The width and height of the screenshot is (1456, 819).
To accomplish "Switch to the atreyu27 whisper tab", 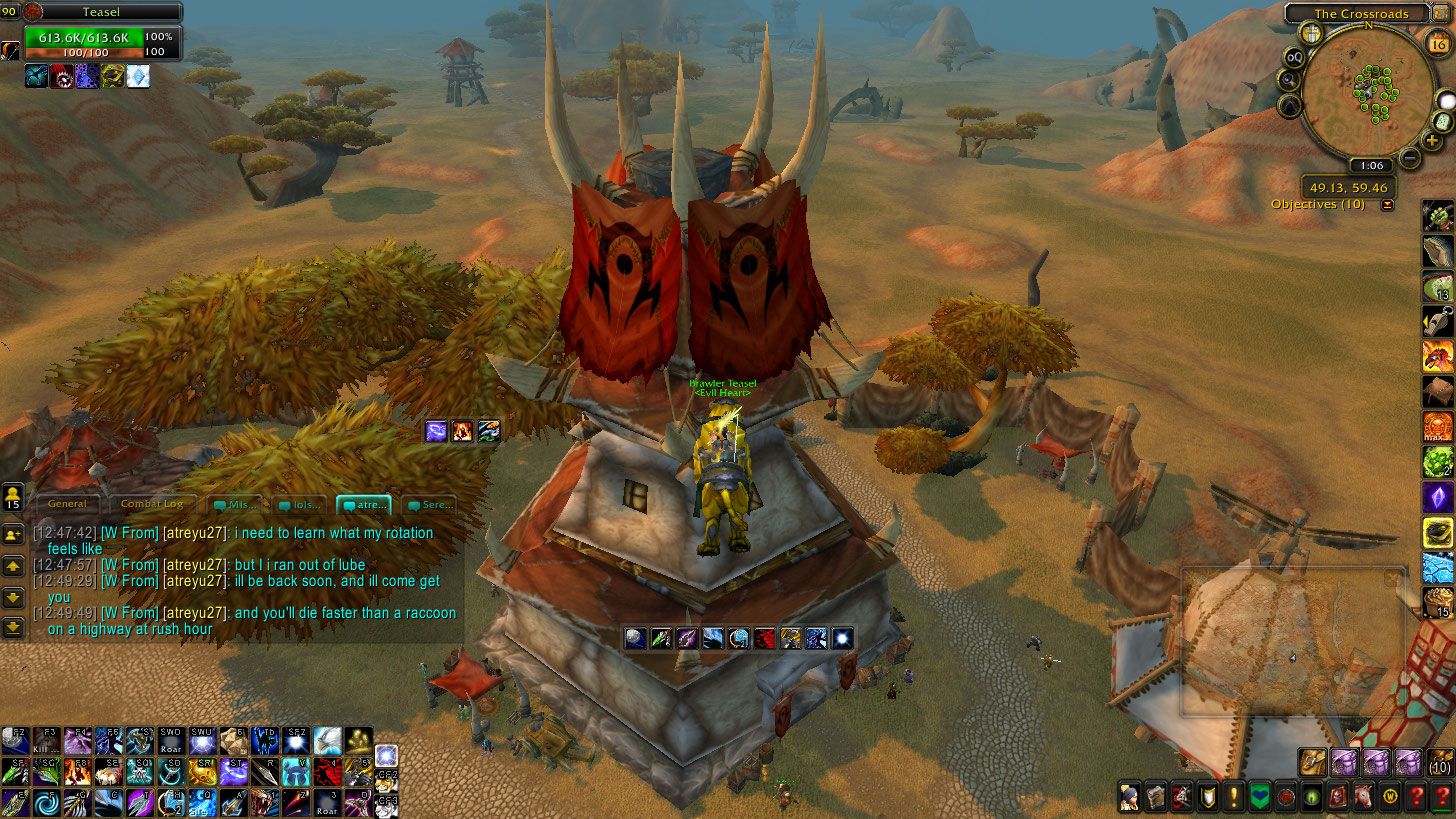I will click(364, 504).
